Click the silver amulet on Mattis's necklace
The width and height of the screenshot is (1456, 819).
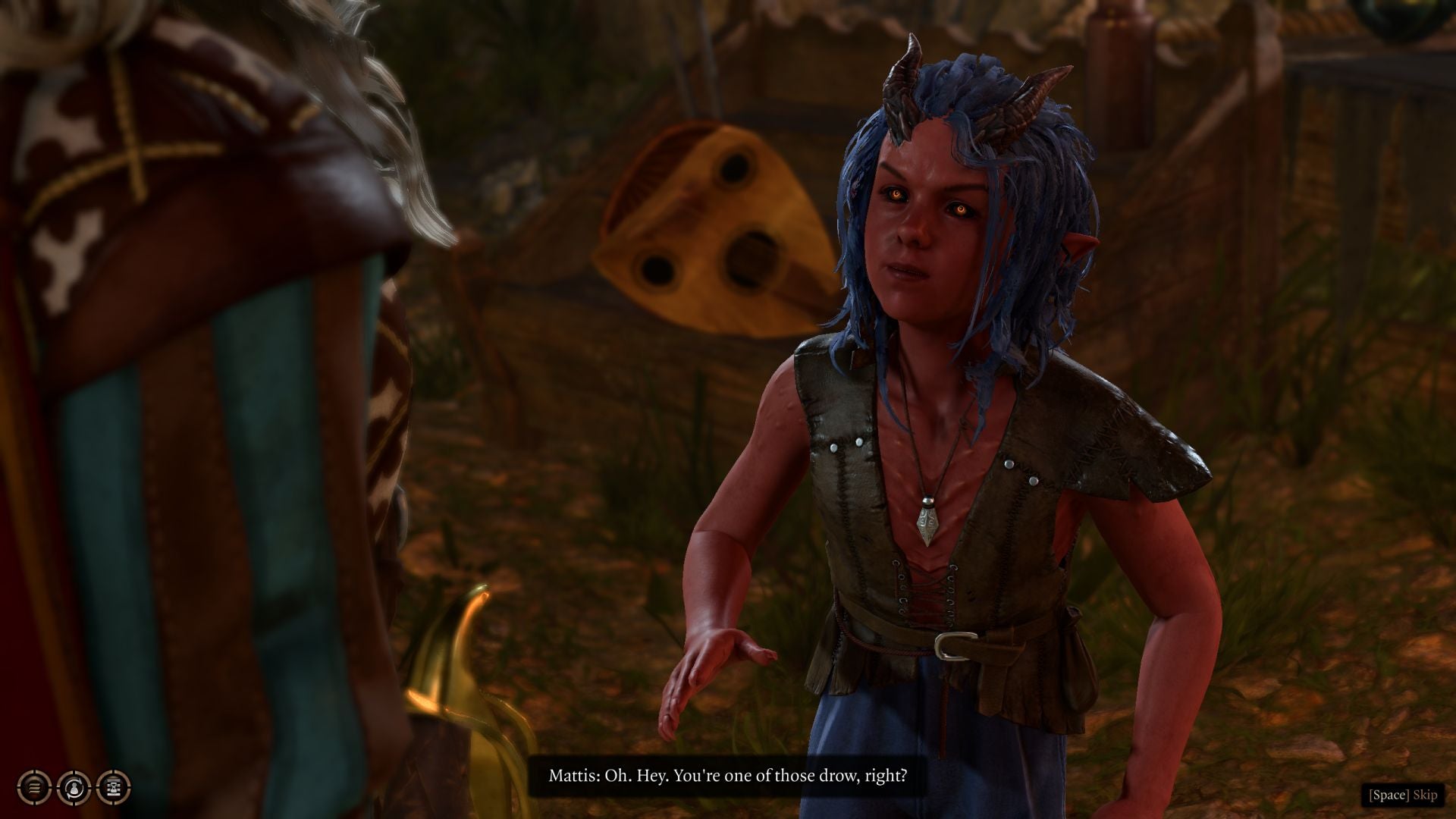tap(927, 521)
